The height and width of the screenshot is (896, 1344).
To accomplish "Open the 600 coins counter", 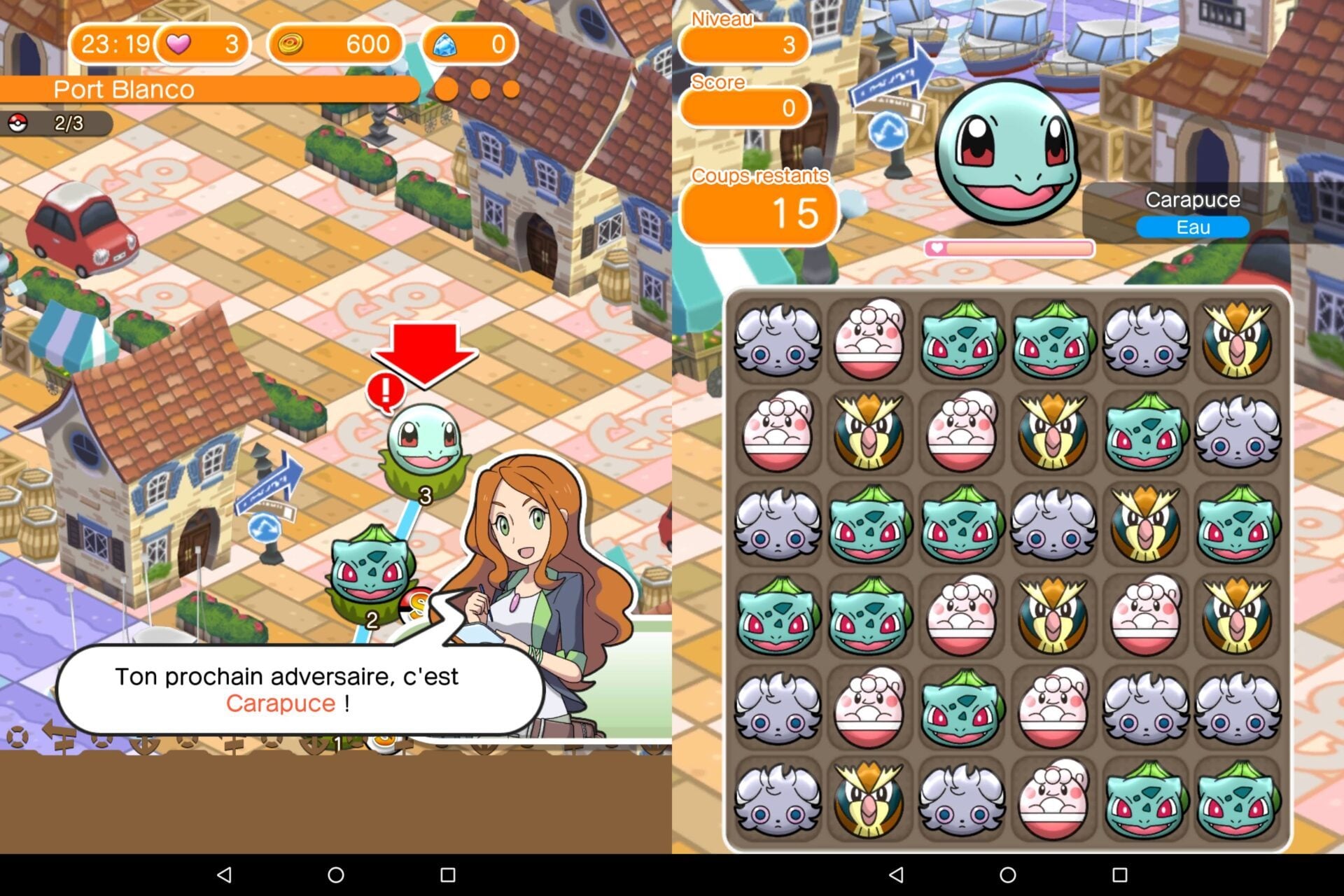I will tap(335, 45).
